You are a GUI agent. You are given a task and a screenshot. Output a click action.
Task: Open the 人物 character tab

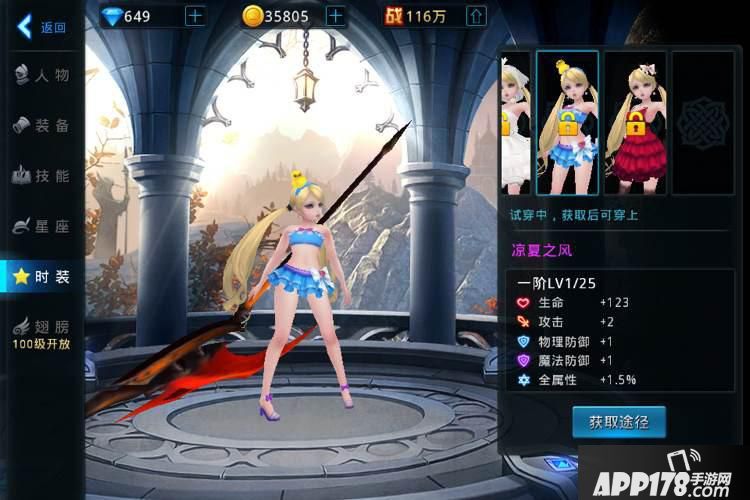pyautogui.click(x=42, y=74)
